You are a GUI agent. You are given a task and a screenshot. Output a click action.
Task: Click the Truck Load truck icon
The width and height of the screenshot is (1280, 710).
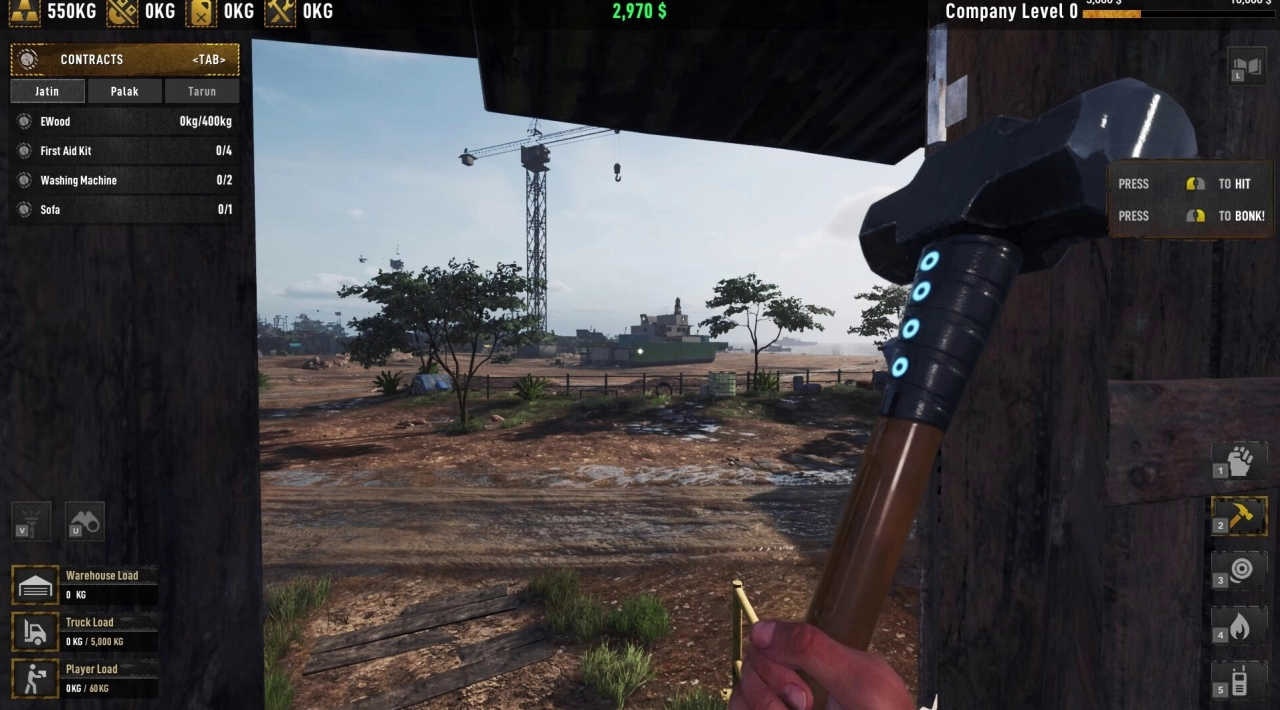[35, 632]
